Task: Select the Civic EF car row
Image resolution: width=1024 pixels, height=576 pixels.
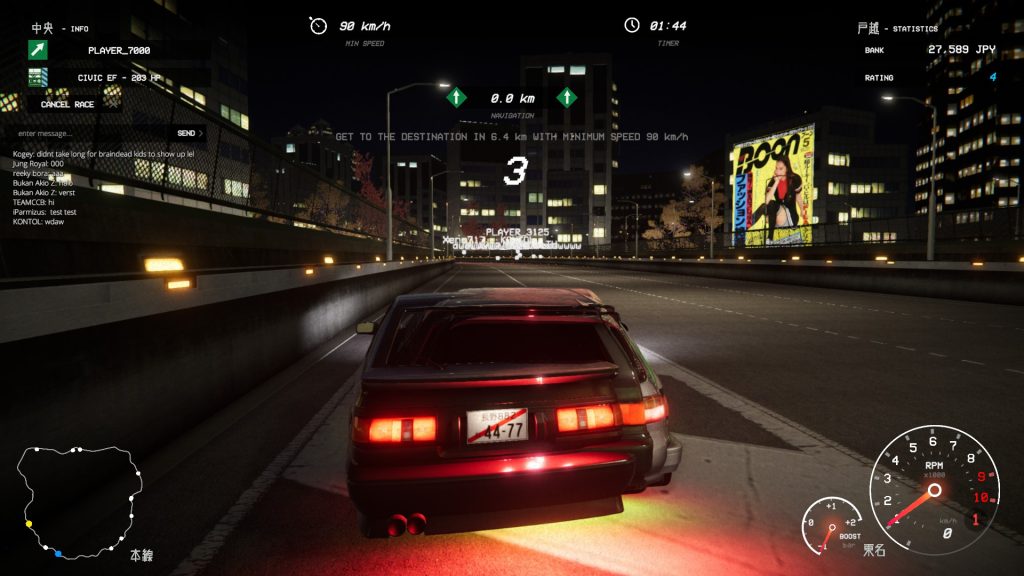Action: 118,77
